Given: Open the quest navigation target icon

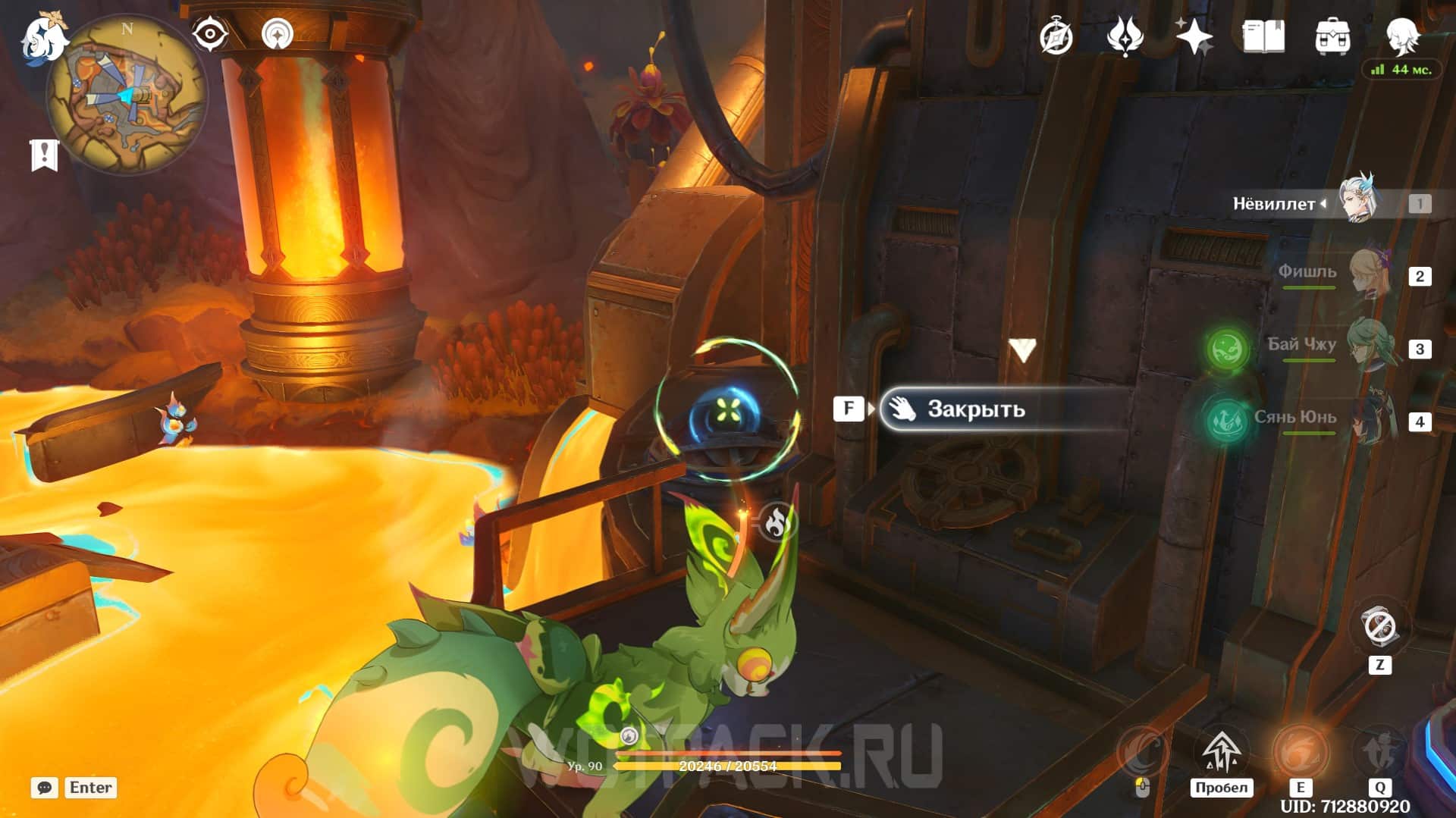Looking at the screenshot, I should 277,34.
